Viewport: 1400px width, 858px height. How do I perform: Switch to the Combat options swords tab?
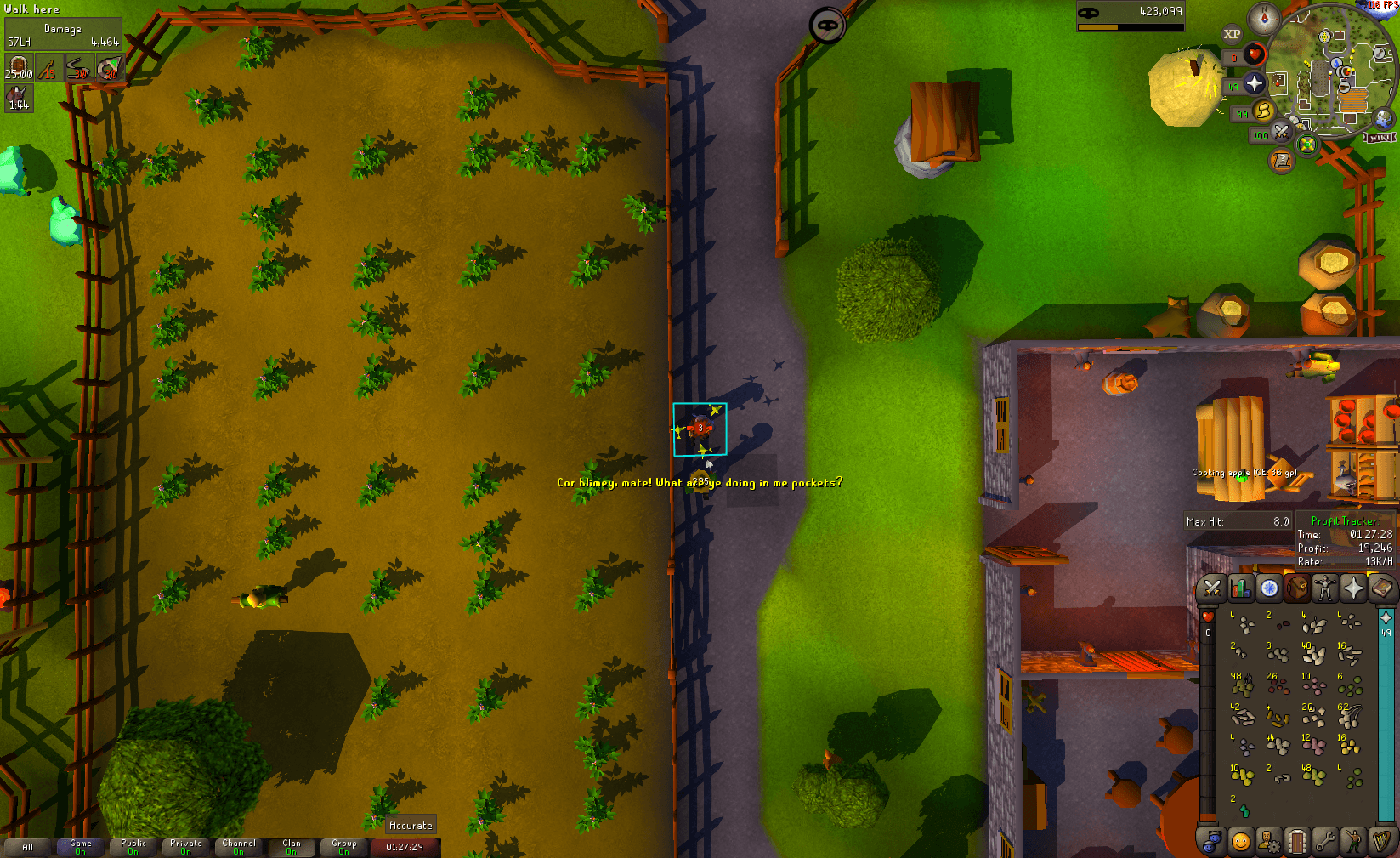click(1212, 588)
